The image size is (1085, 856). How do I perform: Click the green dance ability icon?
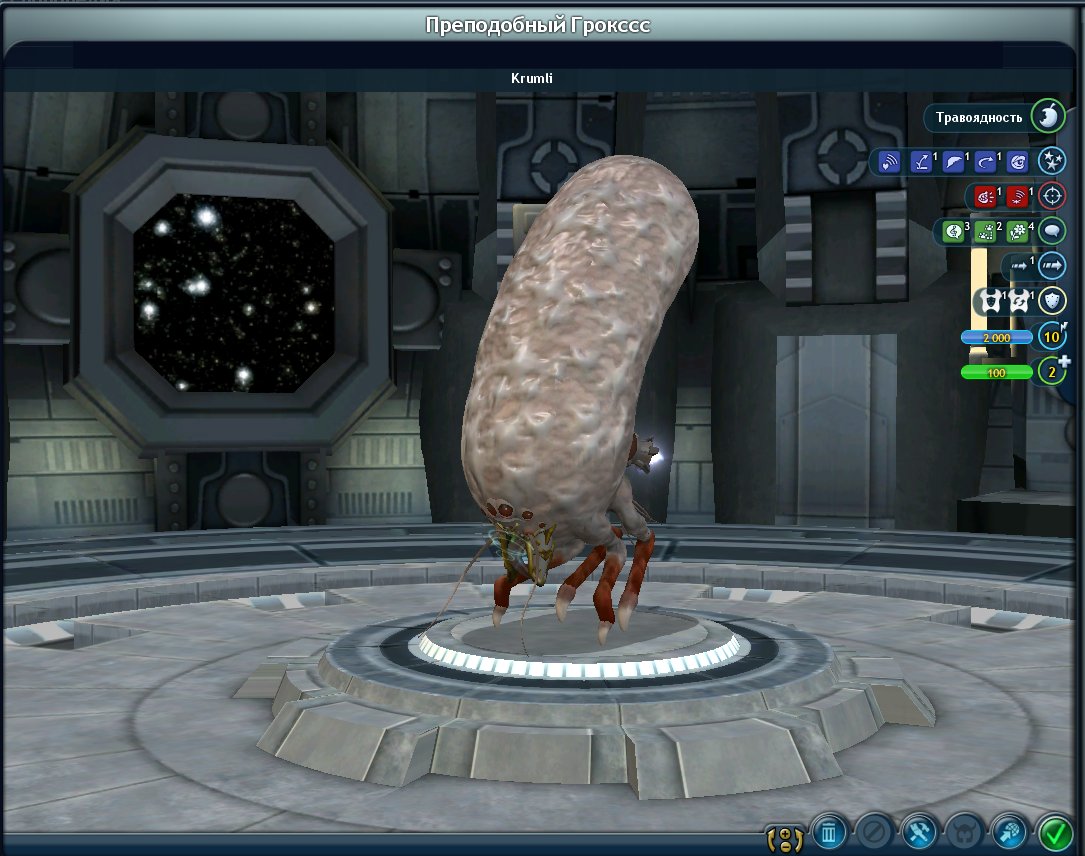point(986,232)
